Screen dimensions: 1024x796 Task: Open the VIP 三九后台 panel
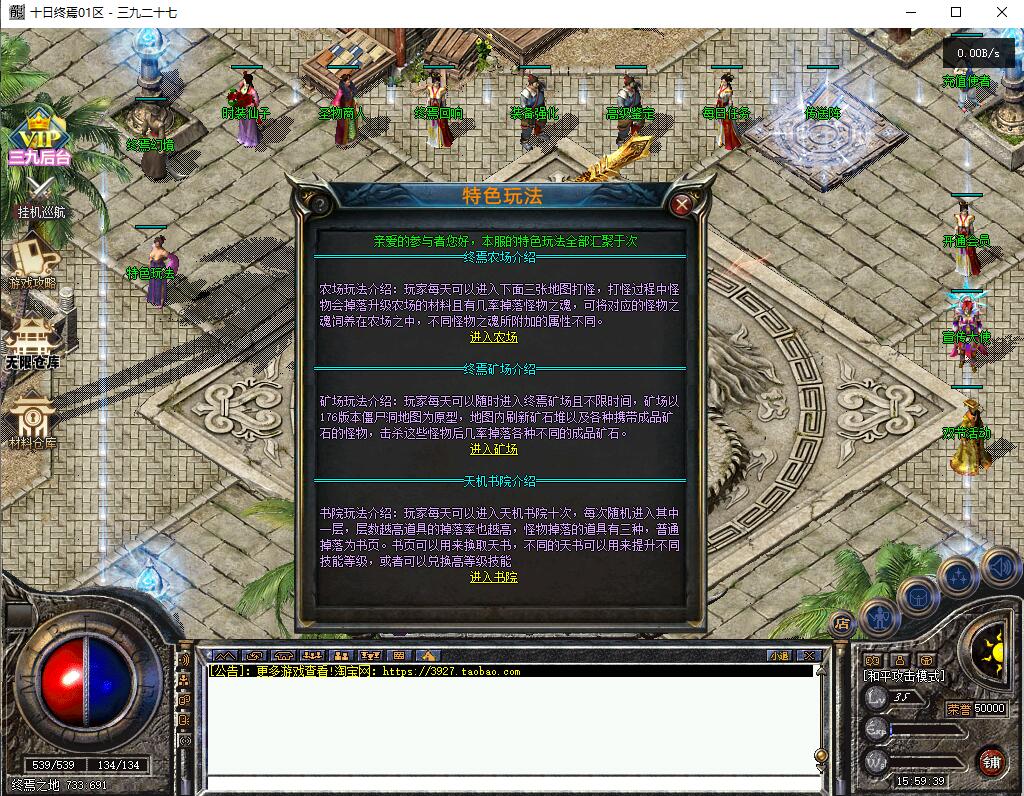[x=40, y=138]
